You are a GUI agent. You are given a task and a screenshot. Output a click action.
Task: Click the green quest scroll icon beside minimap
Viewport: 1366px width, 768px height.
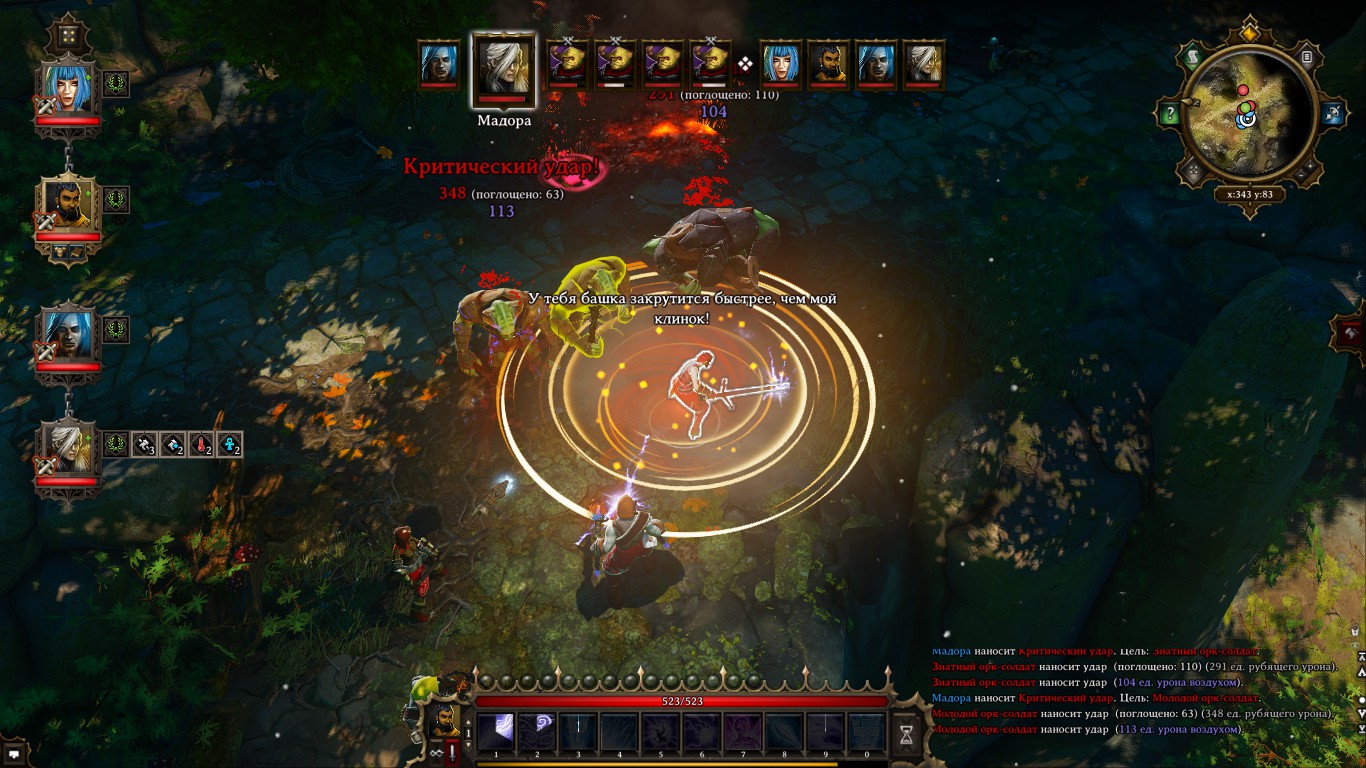(x=1193, y=57)
